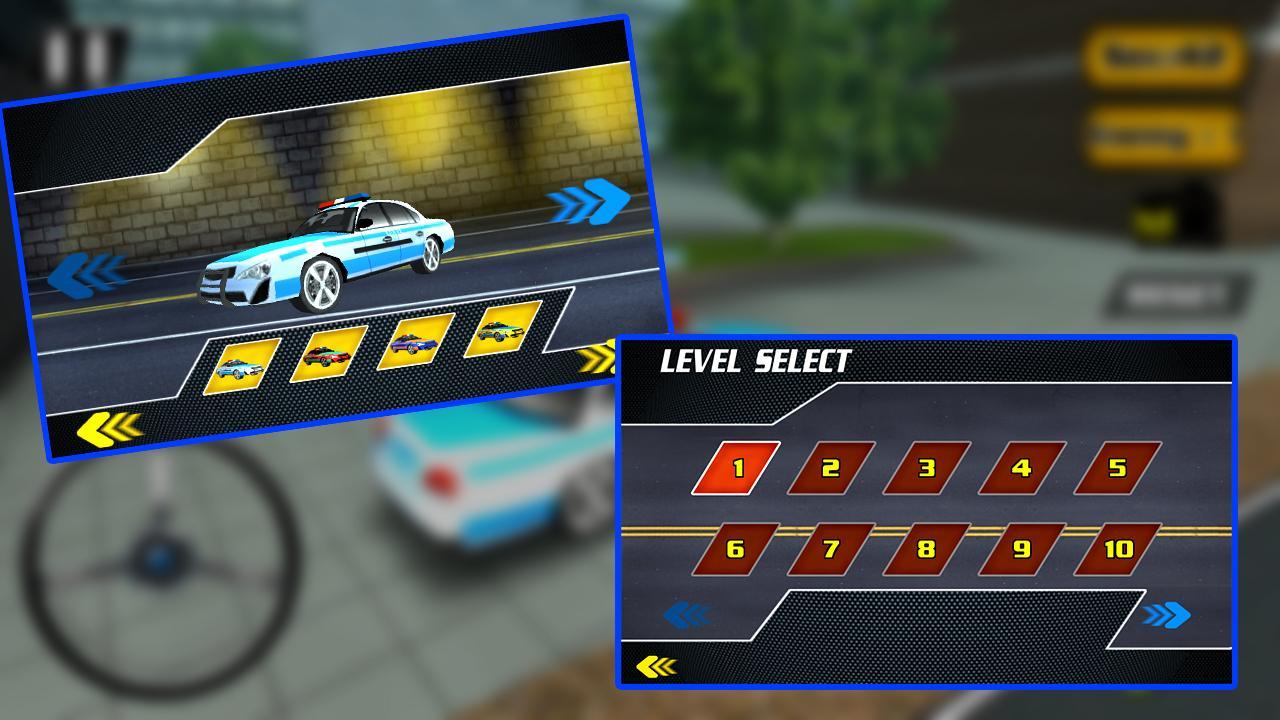Viewport: 1280px width, 720px height.
Task: Go back from the car selection screen
Action: click(108, 427)
